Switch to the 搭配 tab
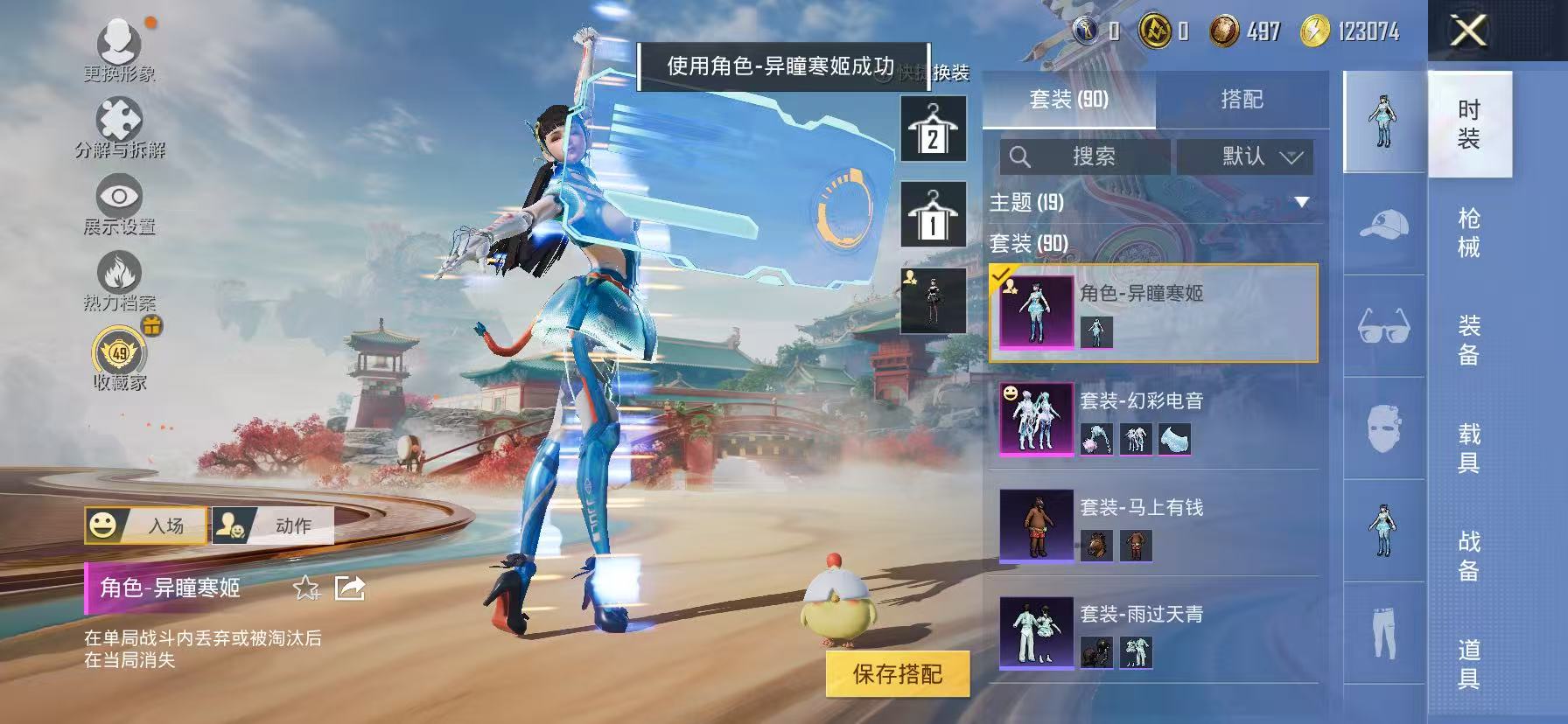Screen dimensions: 1568x724 click(x=1242, y=99)
